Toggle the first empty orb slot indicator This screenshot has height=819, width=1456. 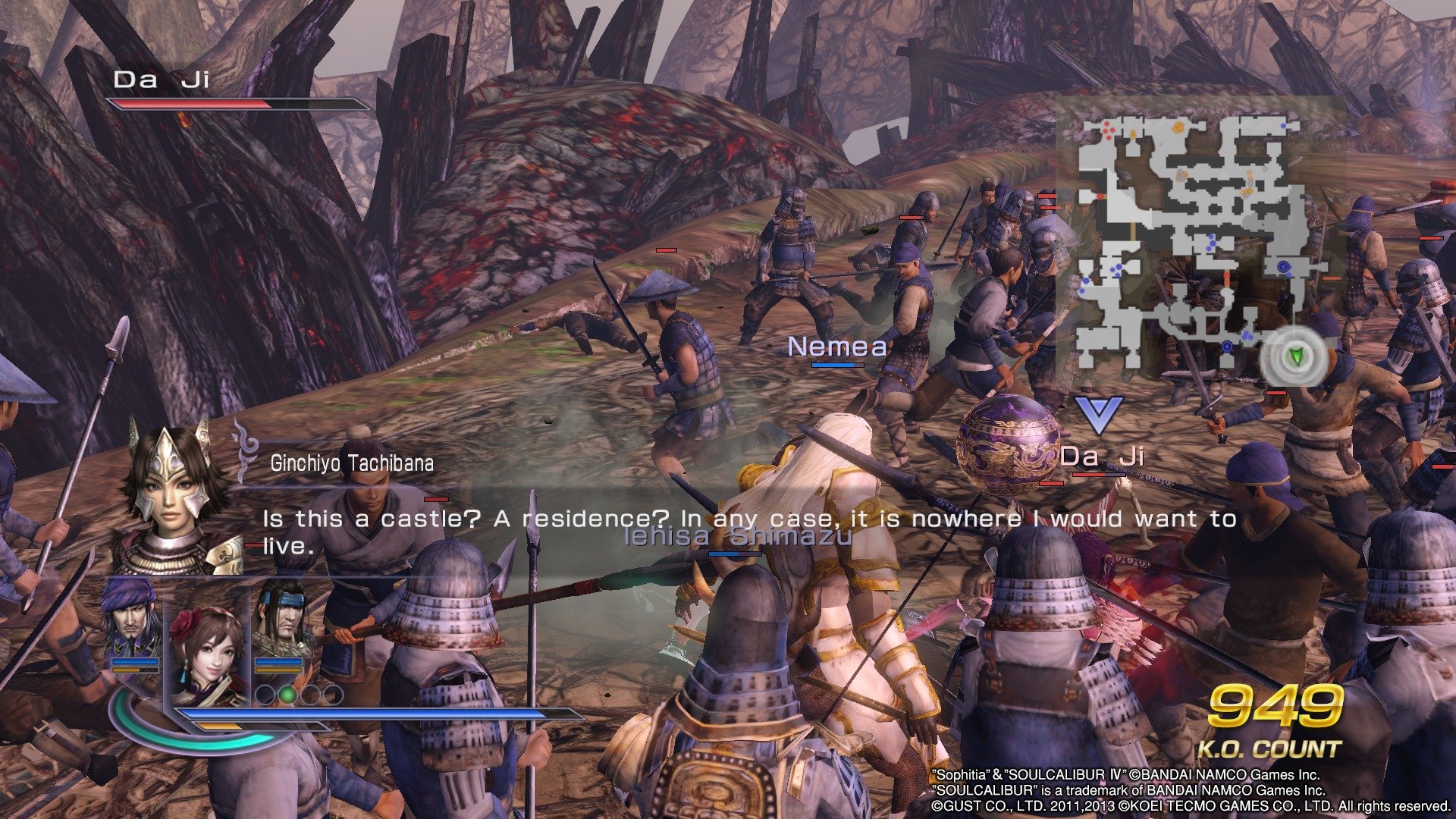[265, 695]
